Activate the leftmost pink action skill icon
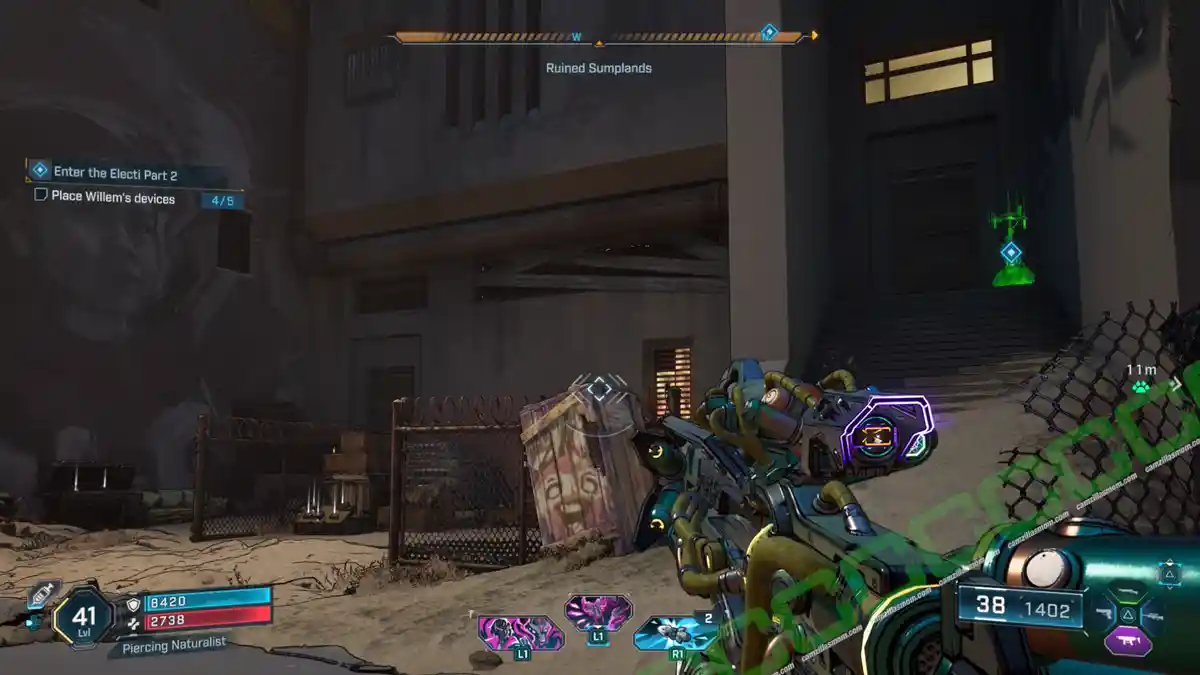This screenshot has height=675, width=1200. (x=520, y=634)
